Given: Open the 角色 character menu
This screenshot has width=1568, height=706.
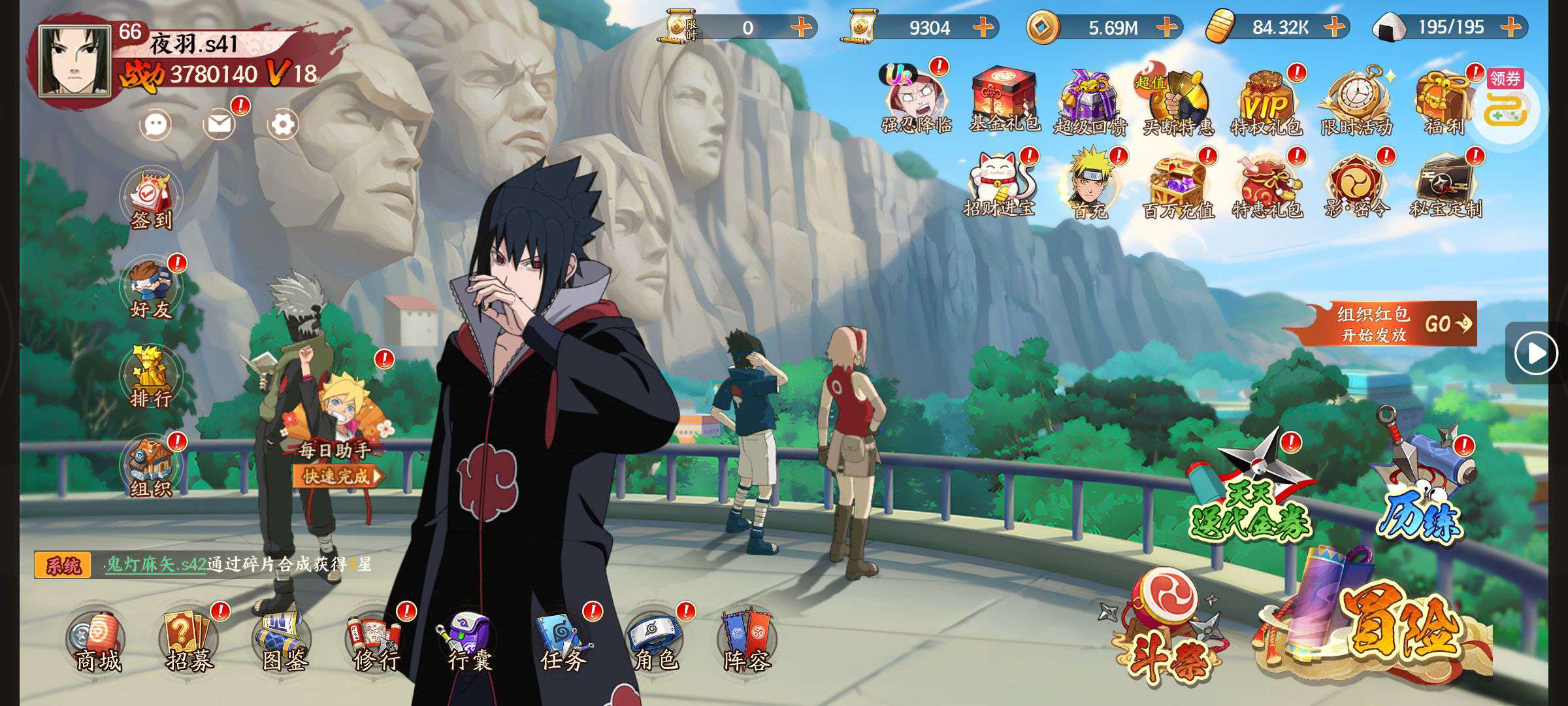Looking at the screenshot, I should (655, 642).
